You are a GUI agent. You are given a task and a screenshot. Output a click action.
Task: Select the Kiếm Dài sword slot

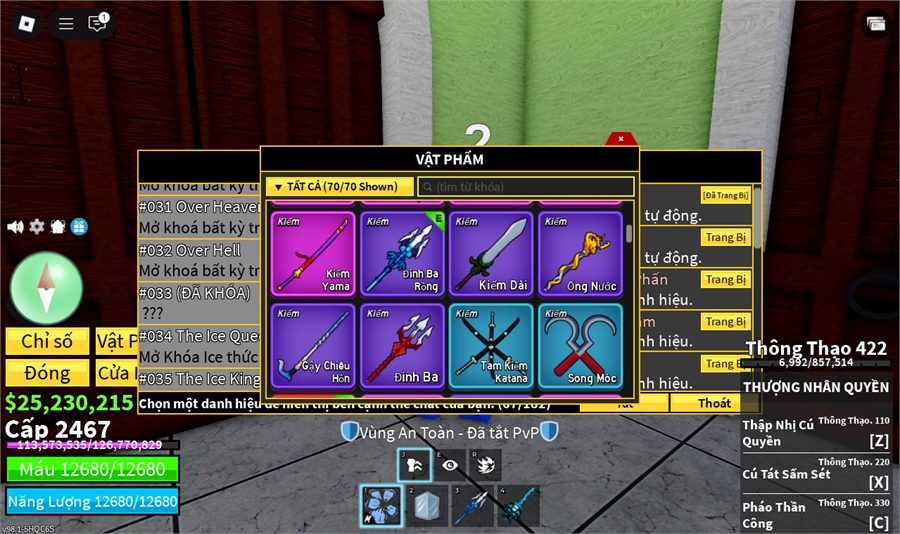point(491,253)
